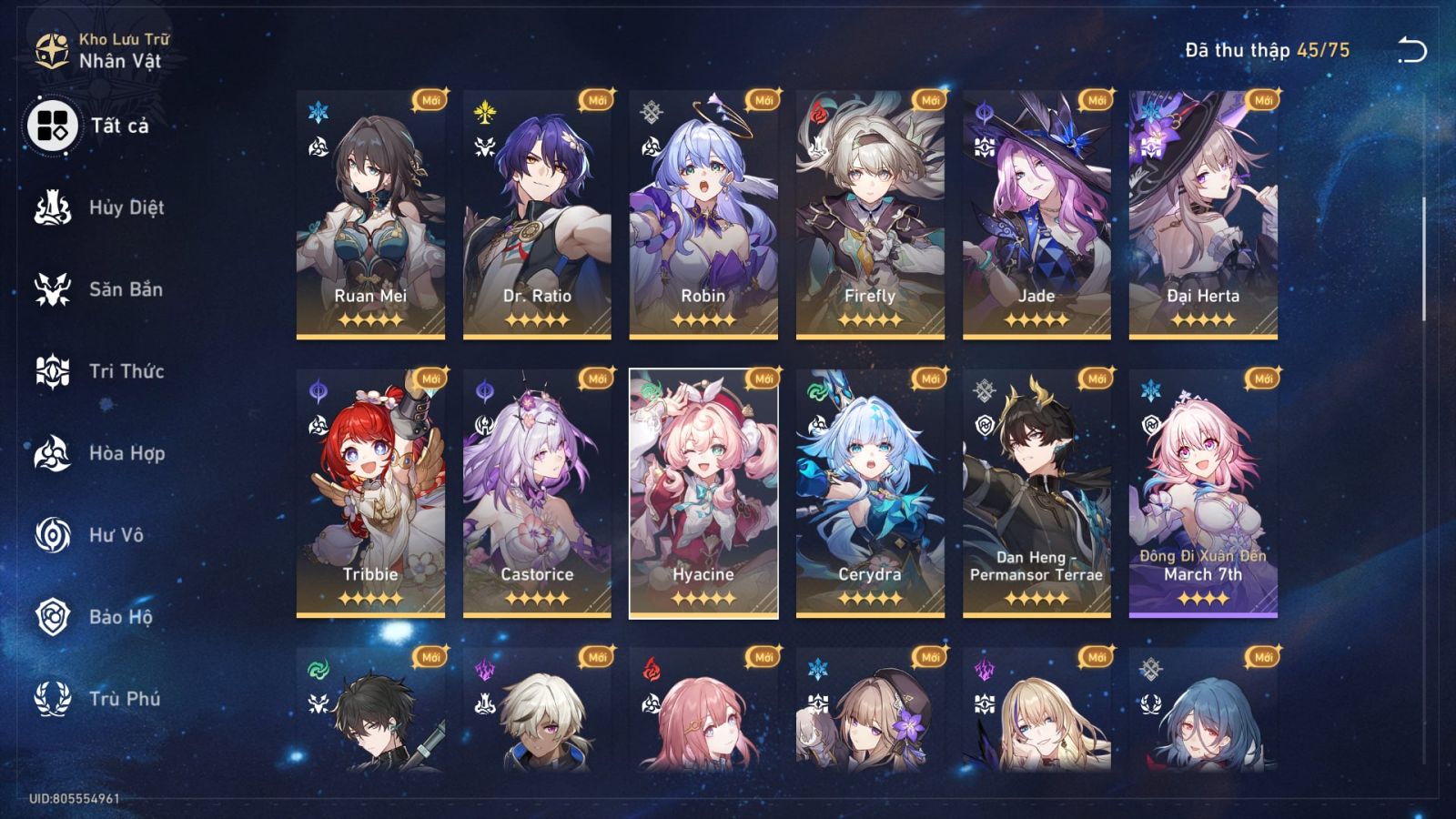Click the Kho Lưu Trữ archive emblem
Image resolution: width=1456 pixels, height=819 pixels.
coord(52,45)
